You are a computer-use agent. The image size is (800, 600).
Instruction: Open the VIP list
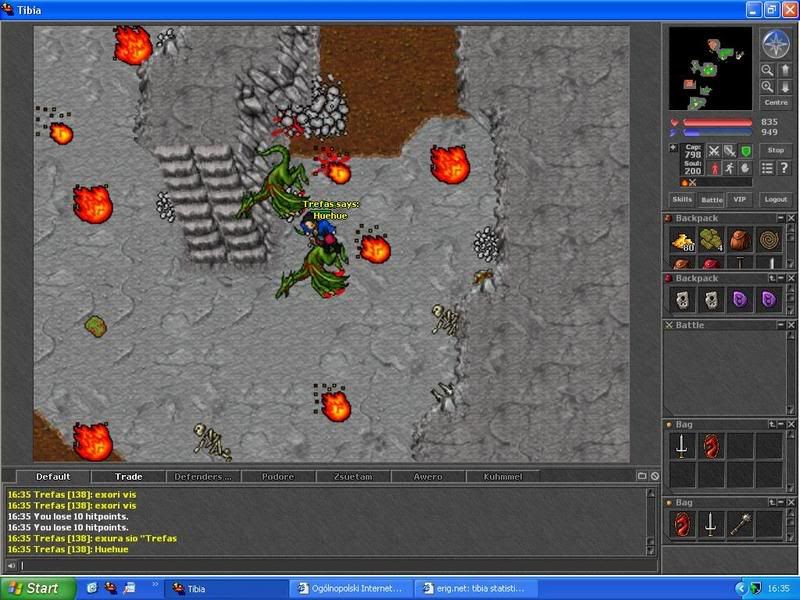pos(739,199)
